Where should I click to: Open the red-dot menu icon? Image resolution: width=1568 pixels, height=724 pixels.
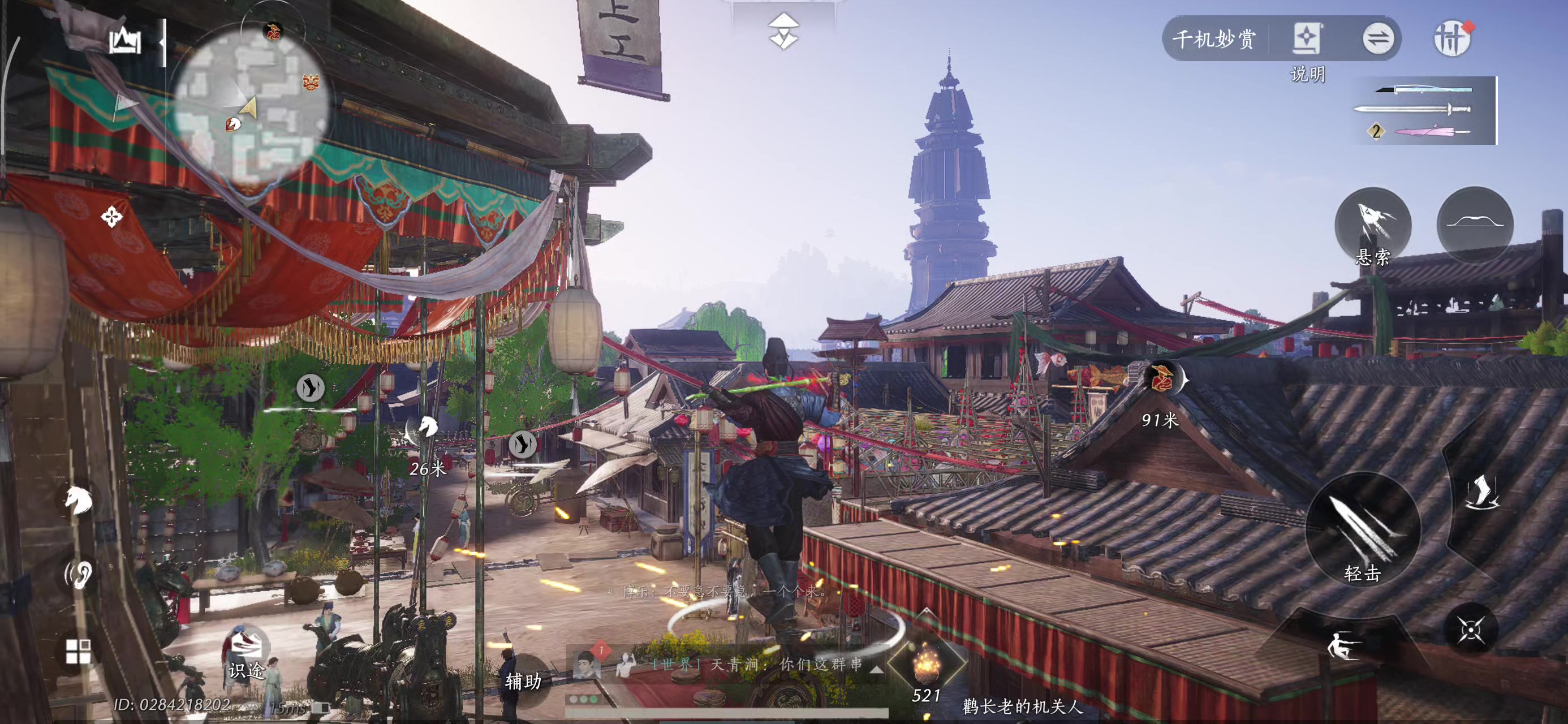click(1453, 40)
